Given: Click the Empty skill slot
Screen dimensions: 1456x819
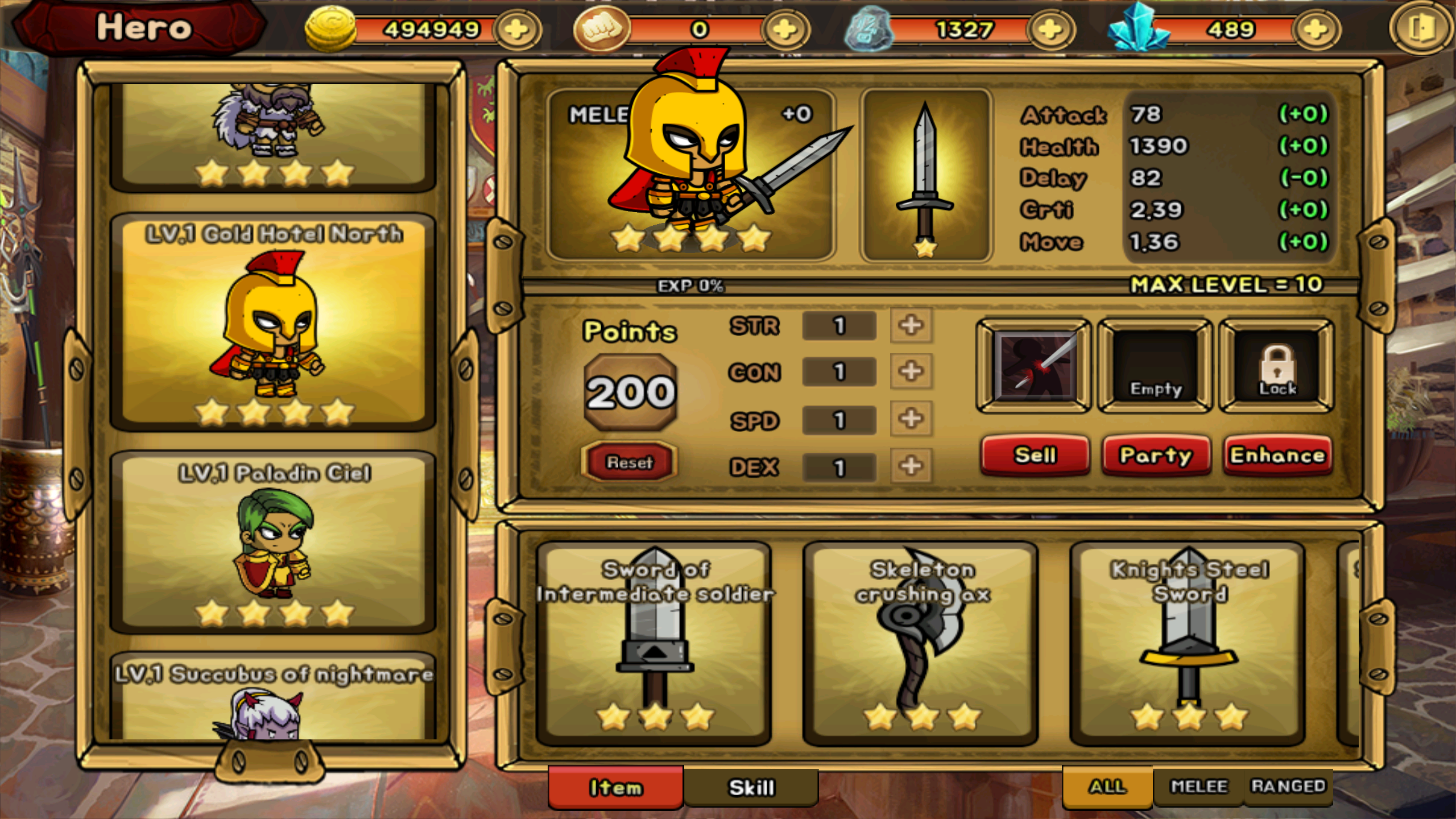Looking at the screenshot, I should pos(1155,365).
